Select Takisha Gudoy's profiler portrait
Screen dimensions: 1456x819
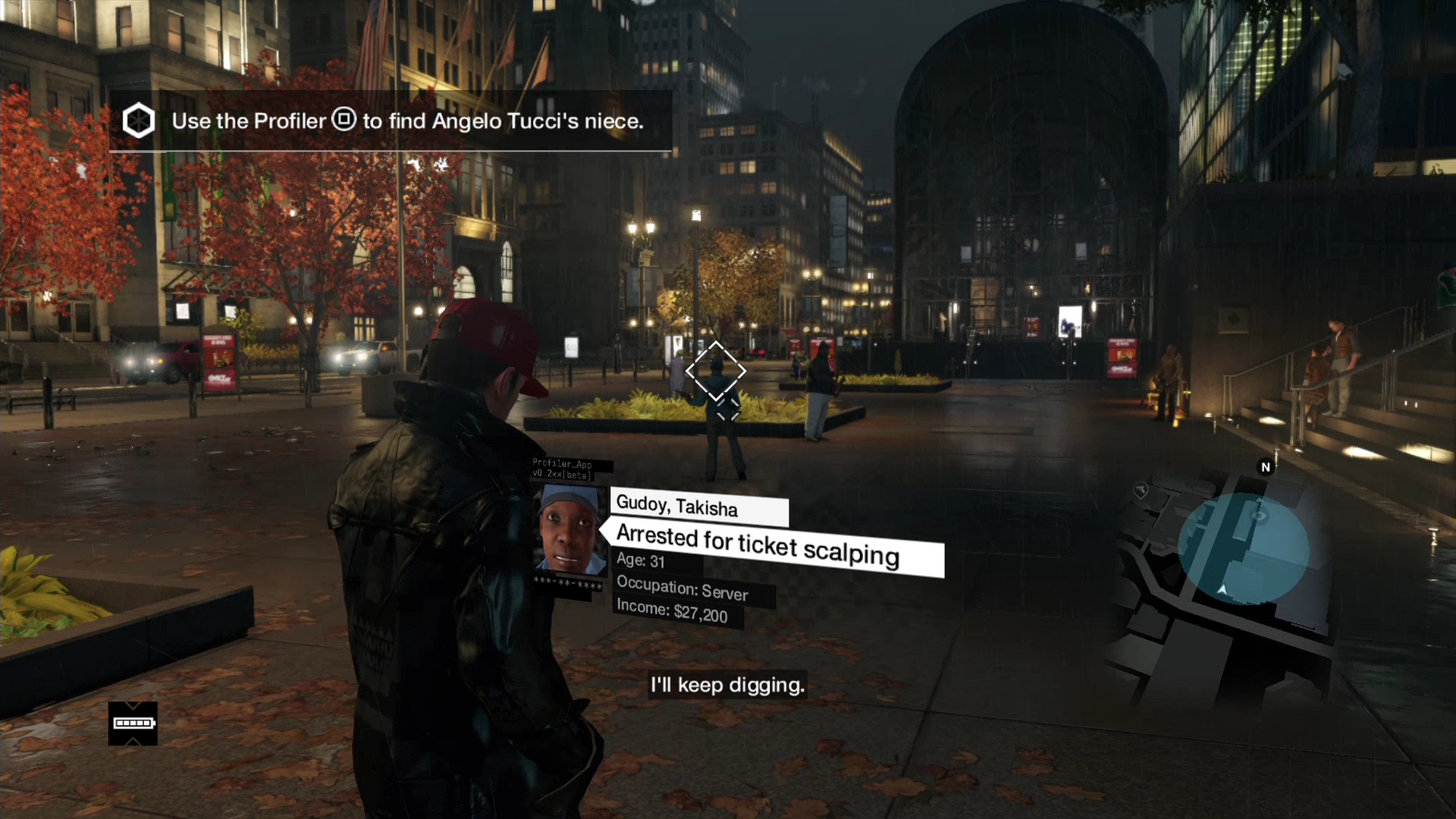[x=570, y=531]
